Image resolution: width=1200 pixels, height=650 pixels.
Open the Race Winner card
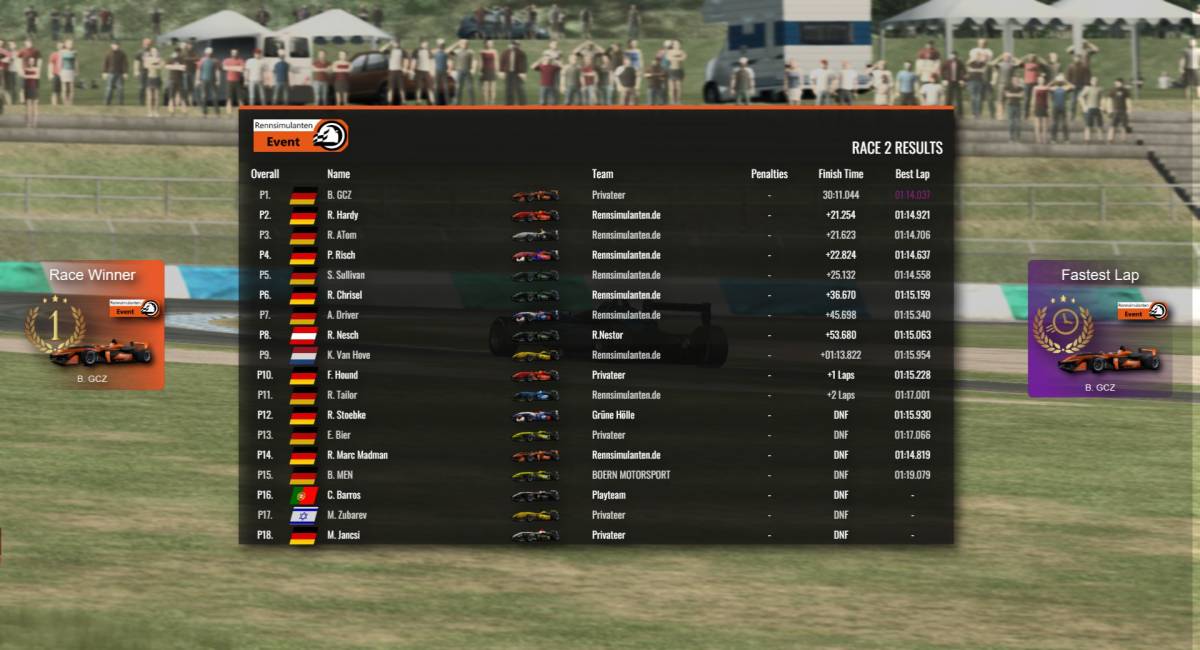[93, 326]
